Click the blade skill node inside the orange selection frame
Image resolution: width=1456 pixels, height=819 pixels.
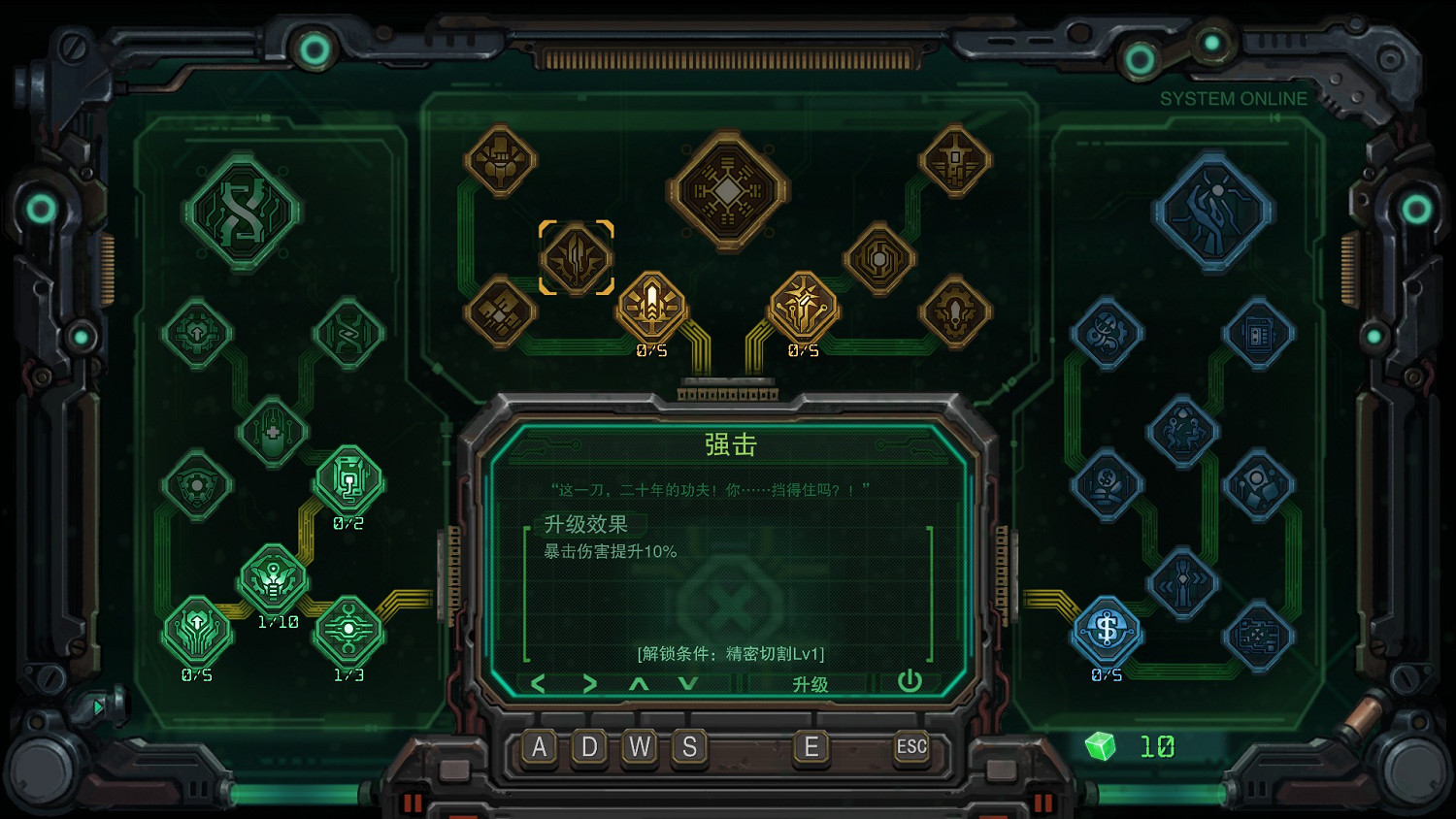tap(578, 257)
